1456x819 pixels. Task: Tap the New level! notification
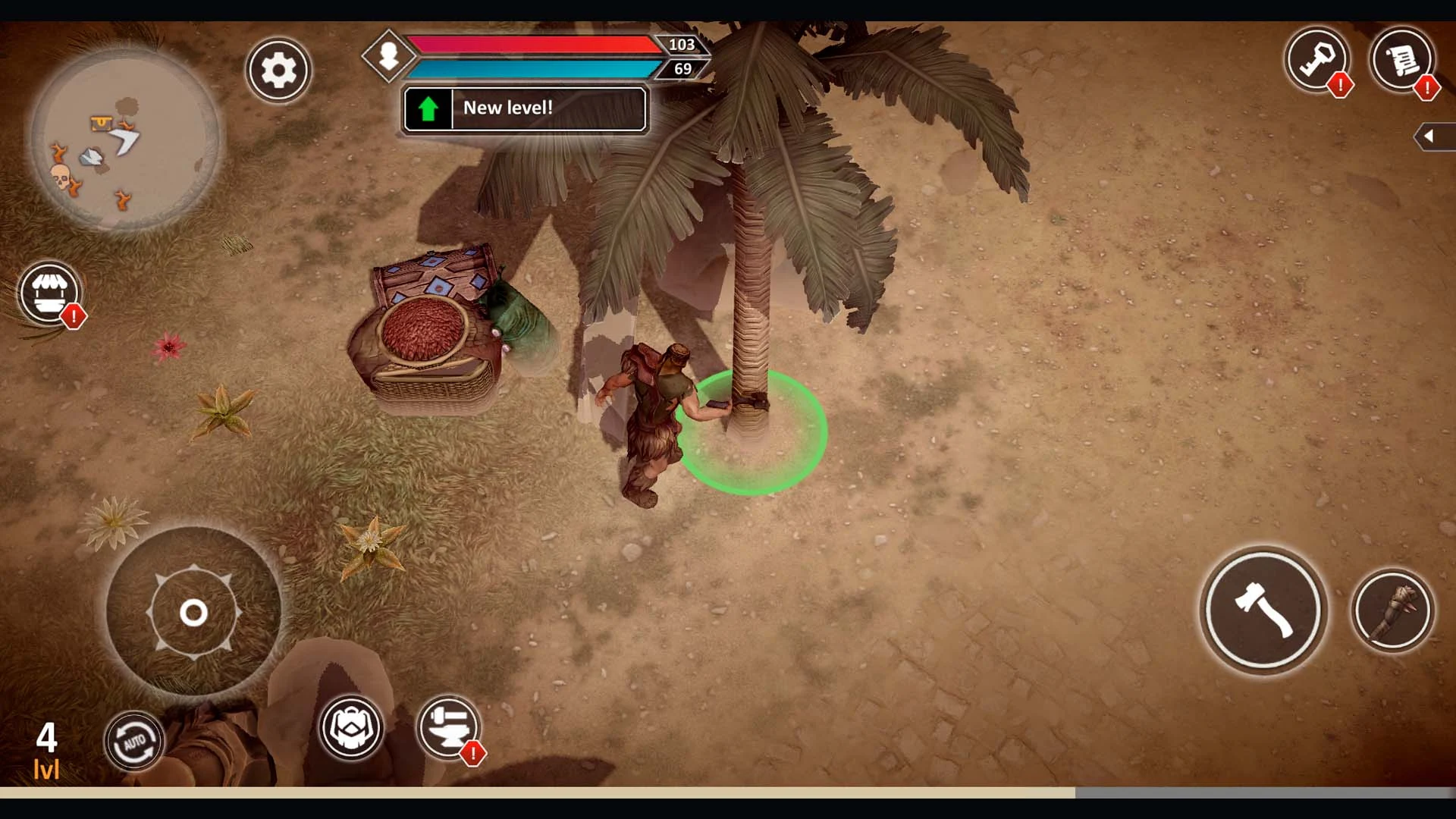(525, 109)
